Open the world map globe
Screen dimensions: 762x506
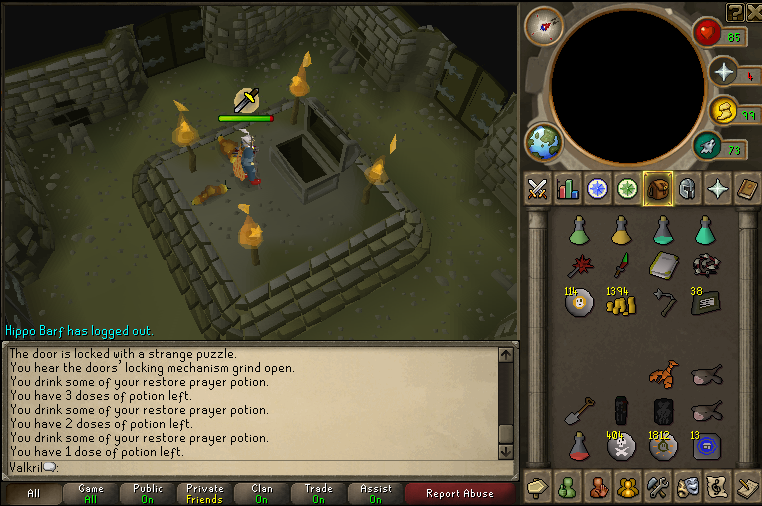coord(545,141)
